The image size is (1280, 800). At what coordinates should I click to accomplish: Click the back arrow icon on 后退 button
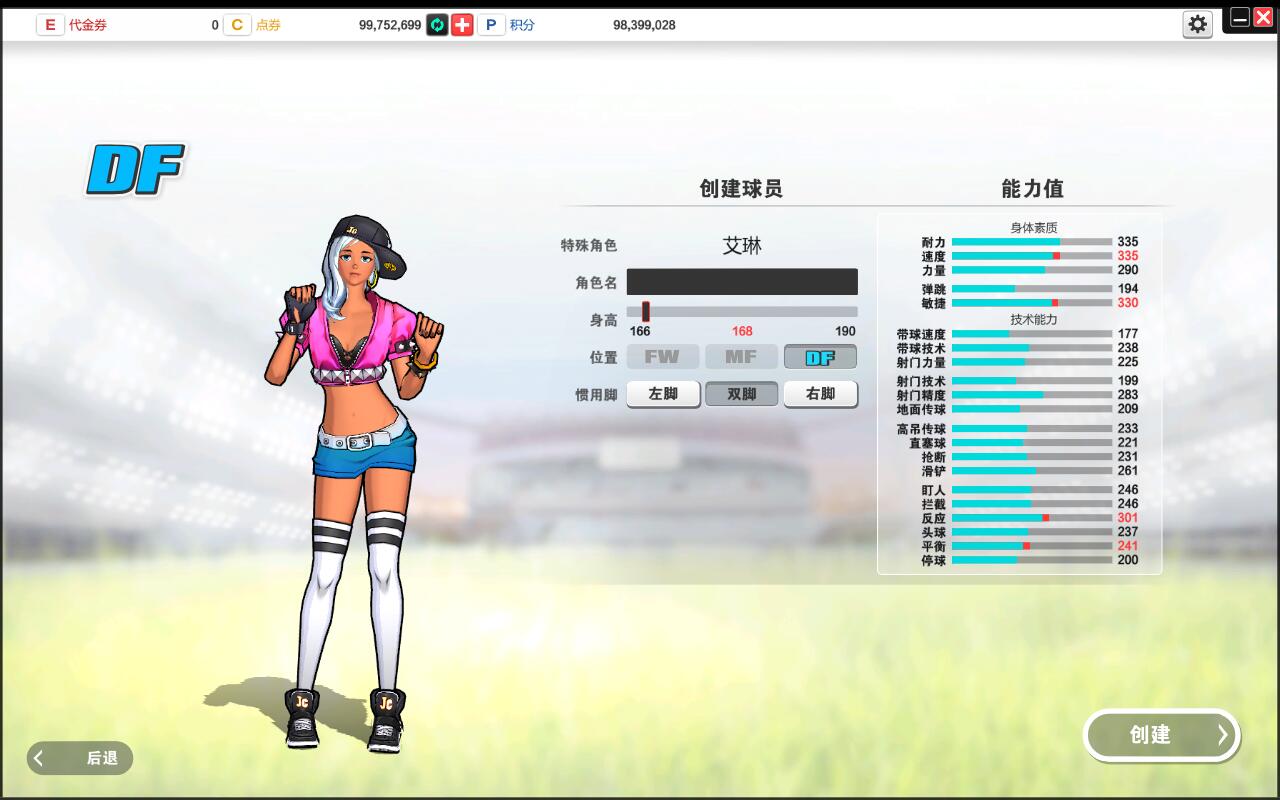pos(38,758)
